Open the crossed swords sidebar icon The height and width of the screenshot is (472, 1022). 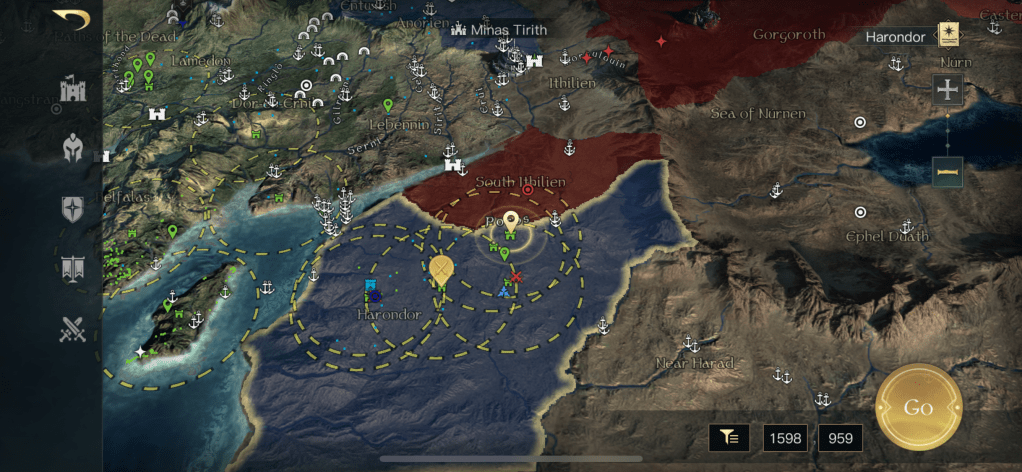click(72, 328)
